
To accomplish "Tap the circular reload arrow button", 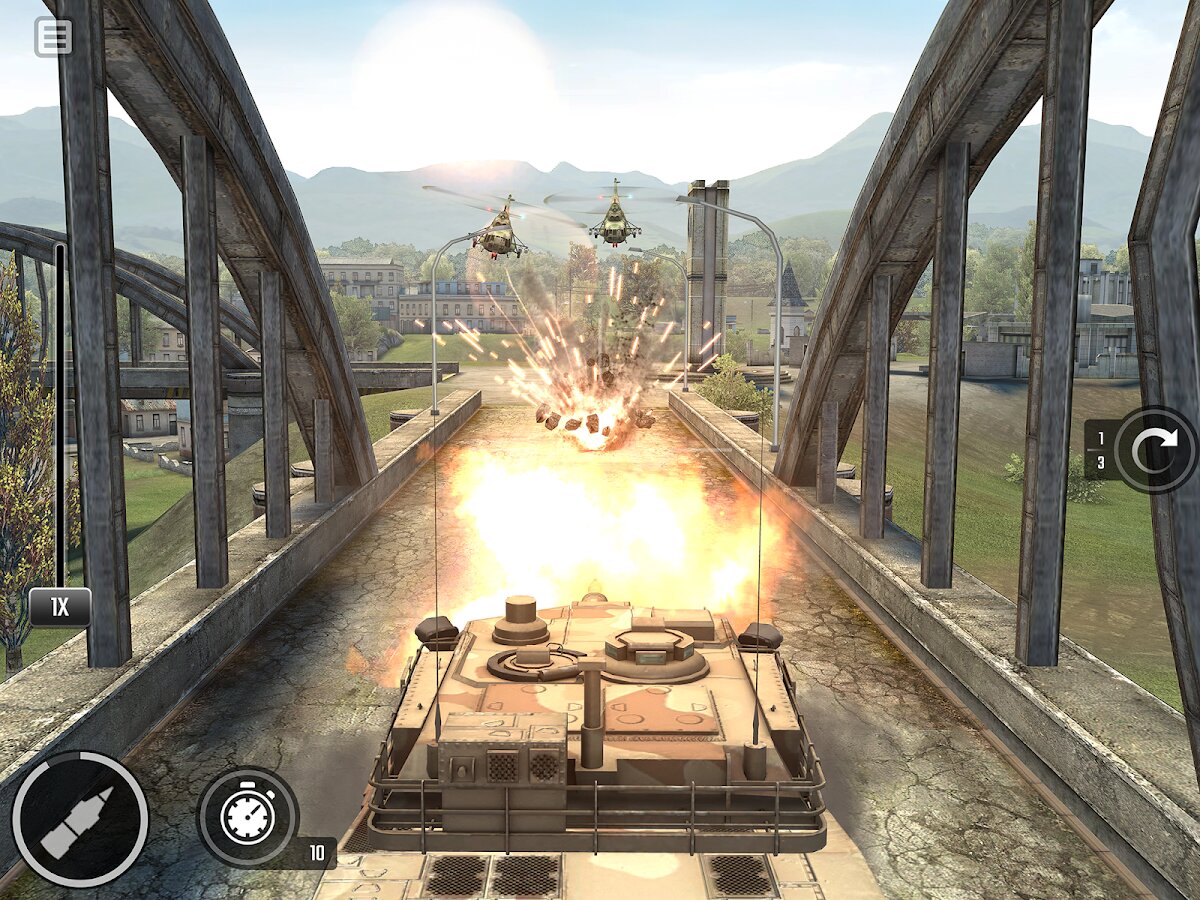I will [x=1155, y=449].
